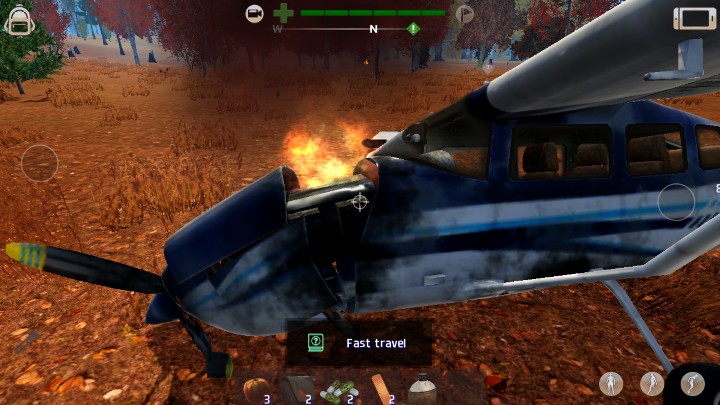Toggle the camera view icon
Image resolution: width=720 pixels, height=405 pixels.
[x=255, y=13]
